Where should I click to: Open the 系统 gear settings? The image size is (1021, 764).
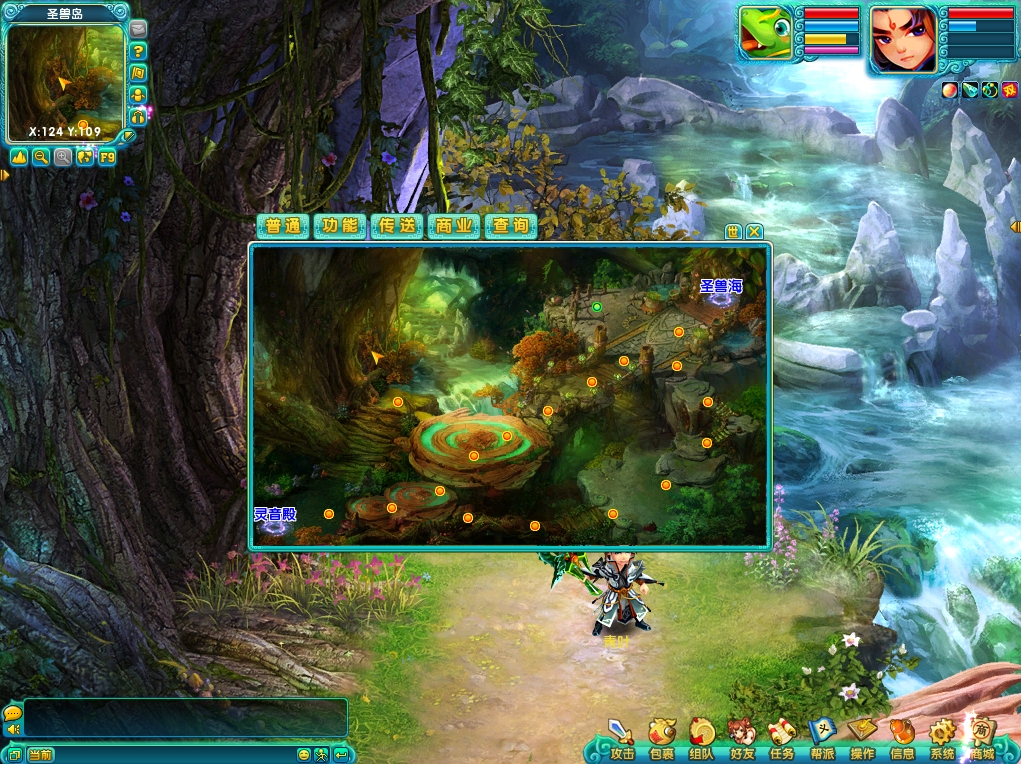pyautogui.click(x=942, y=740)
